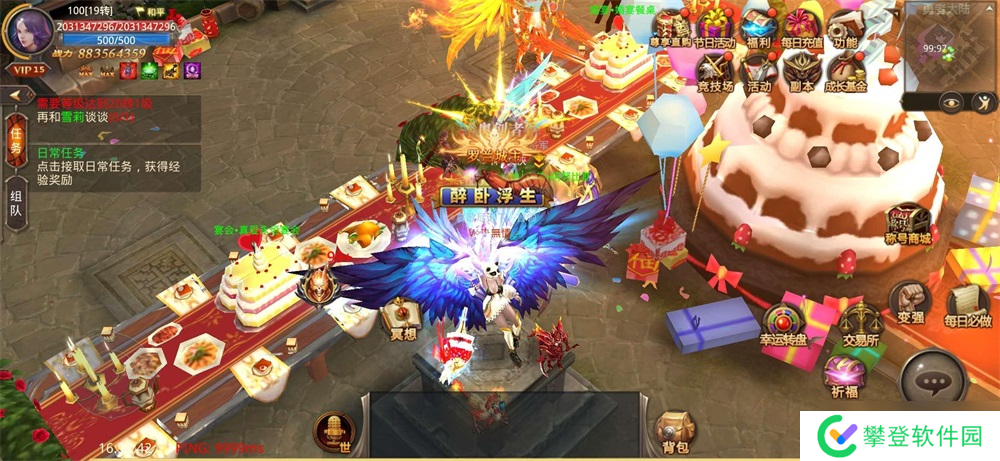
Task: Open the 祈福 blessing icon
Action: tap(845, 377)
